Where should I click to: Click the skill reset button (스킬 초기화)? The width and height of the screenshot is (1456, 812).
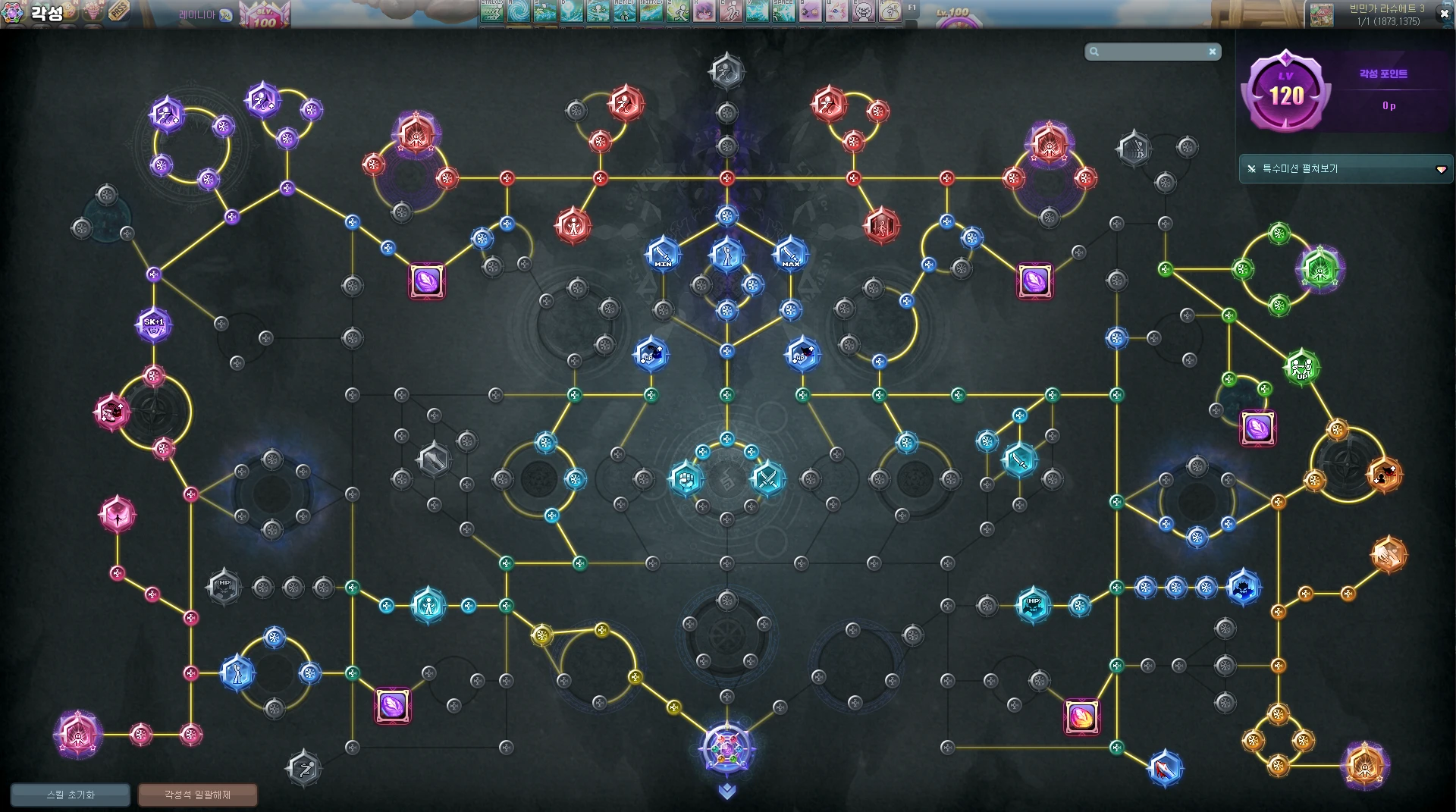[71, 795]
